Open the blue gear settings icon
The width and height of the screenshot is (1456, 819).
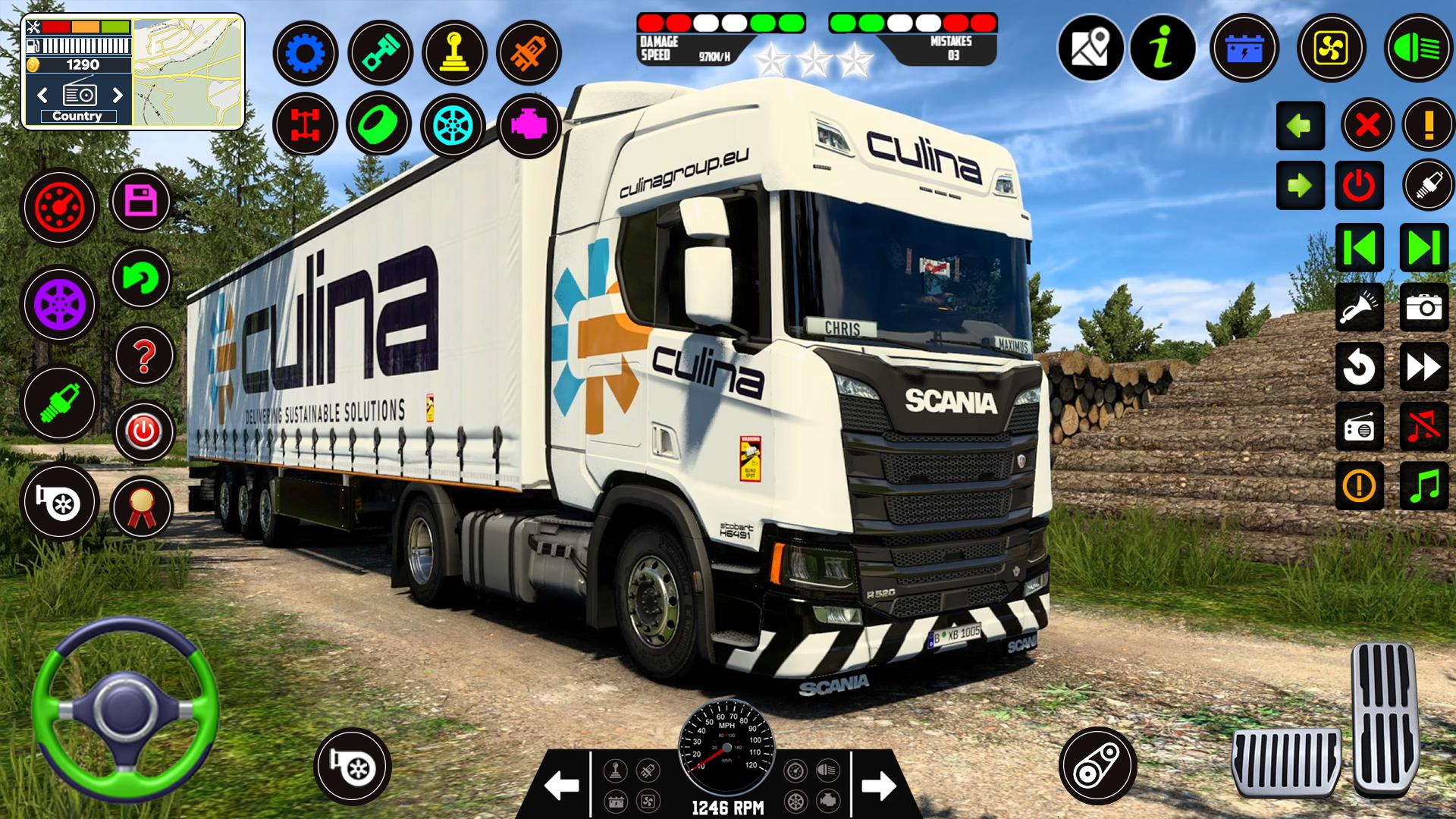(x=306, y=53)
